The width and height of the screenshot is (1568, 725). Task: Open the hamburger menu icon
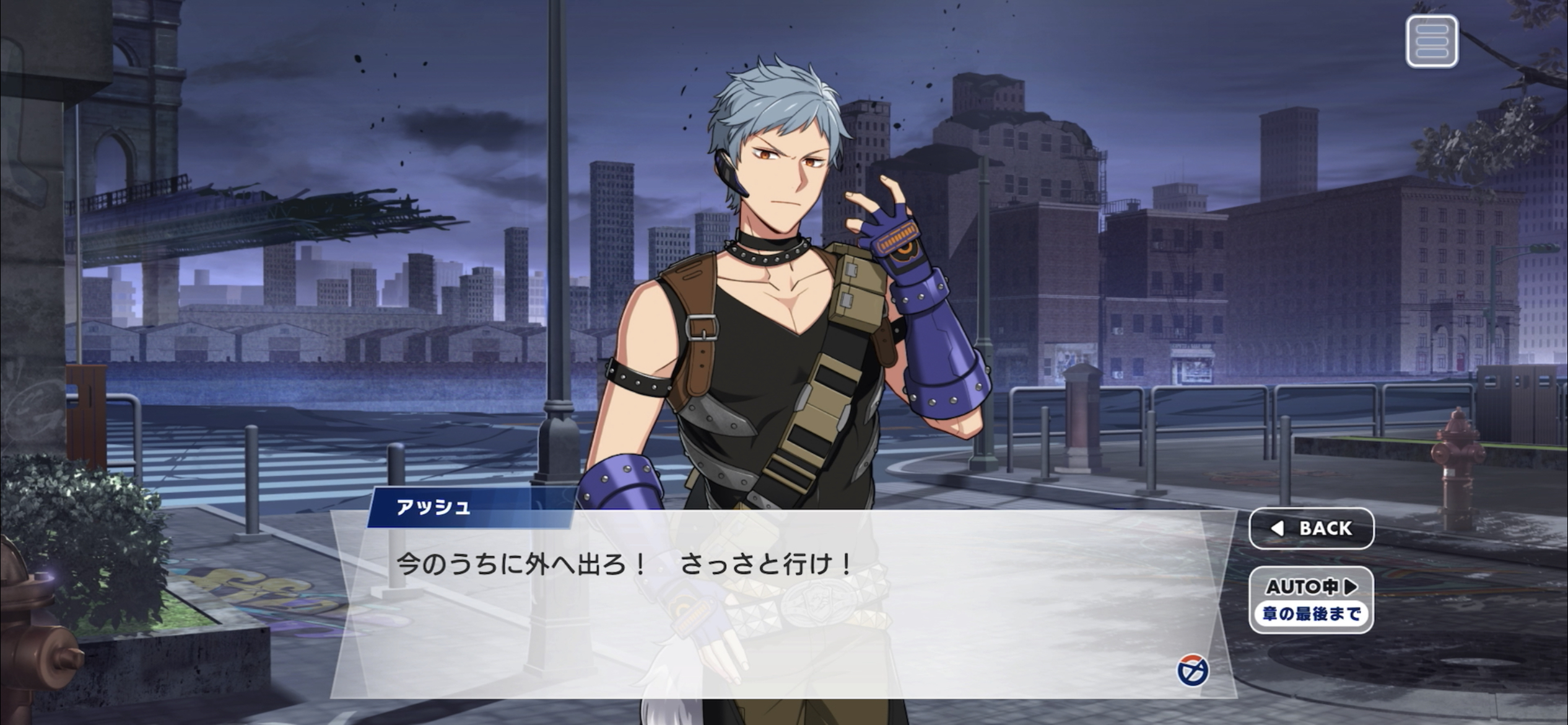tap(1431, 42)
